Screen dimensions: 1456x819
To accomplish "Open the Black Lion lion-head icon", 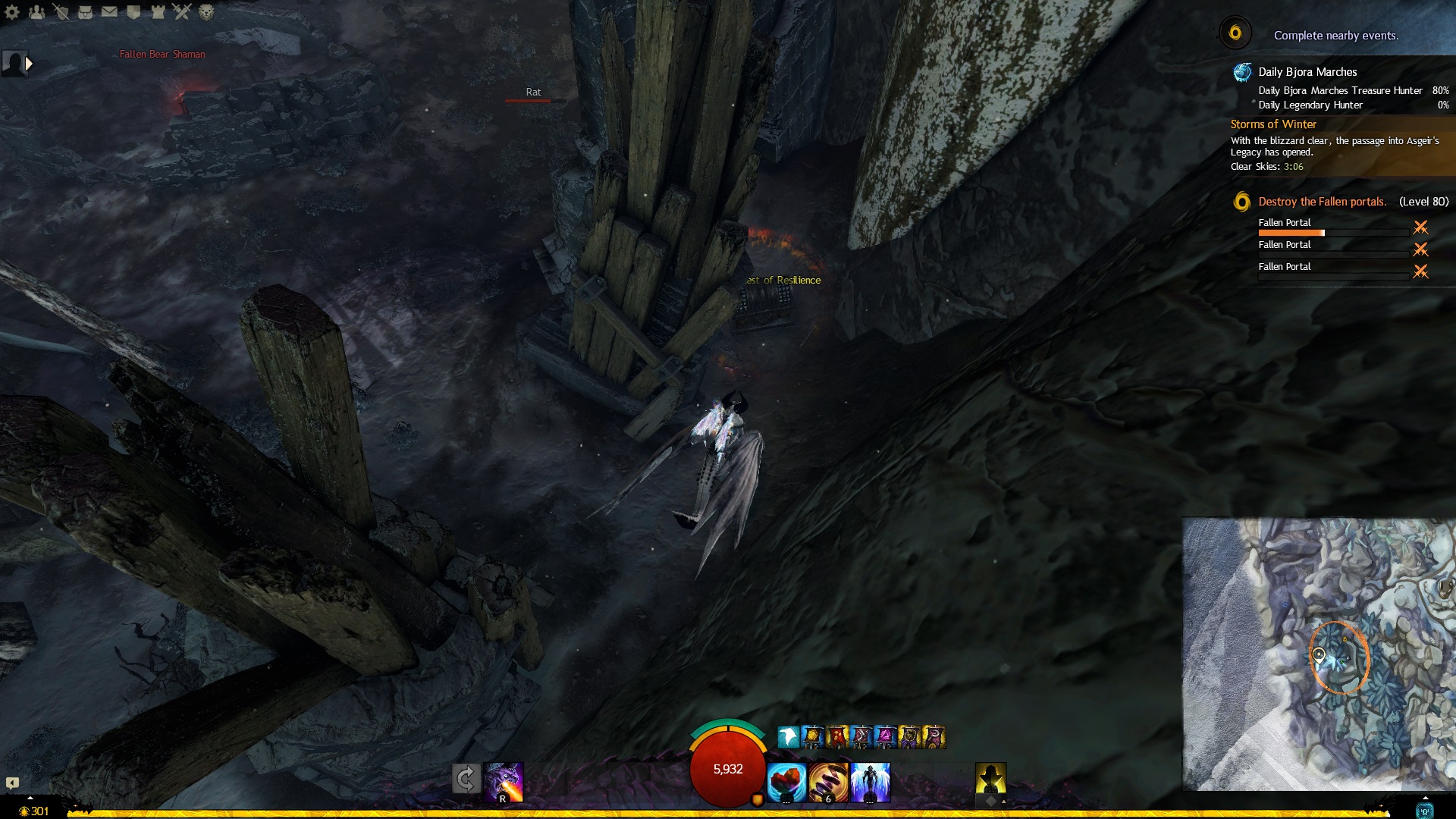I will (x=206, y=12).
